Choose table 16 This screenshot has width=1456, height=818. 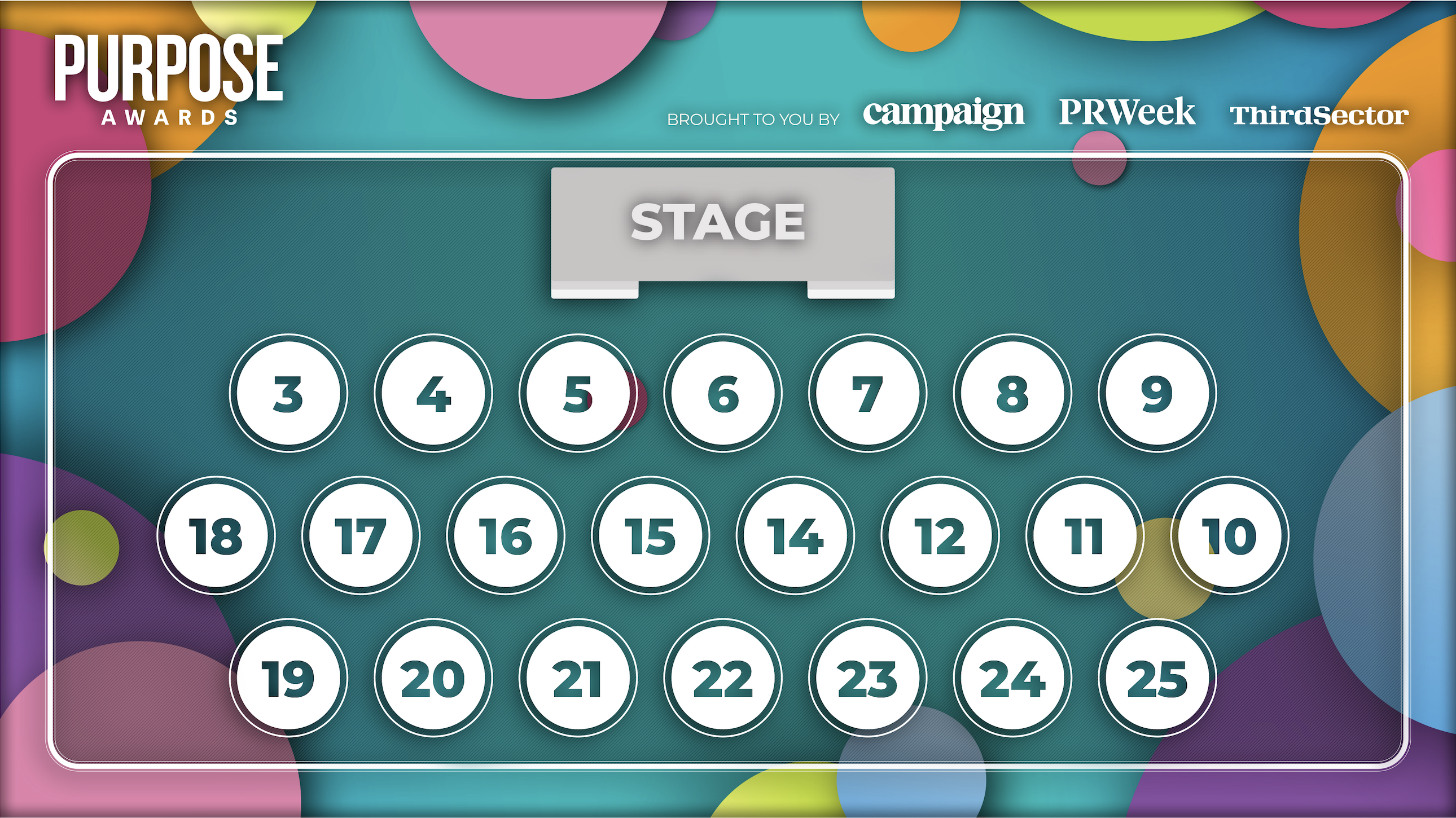pos(505,535)
